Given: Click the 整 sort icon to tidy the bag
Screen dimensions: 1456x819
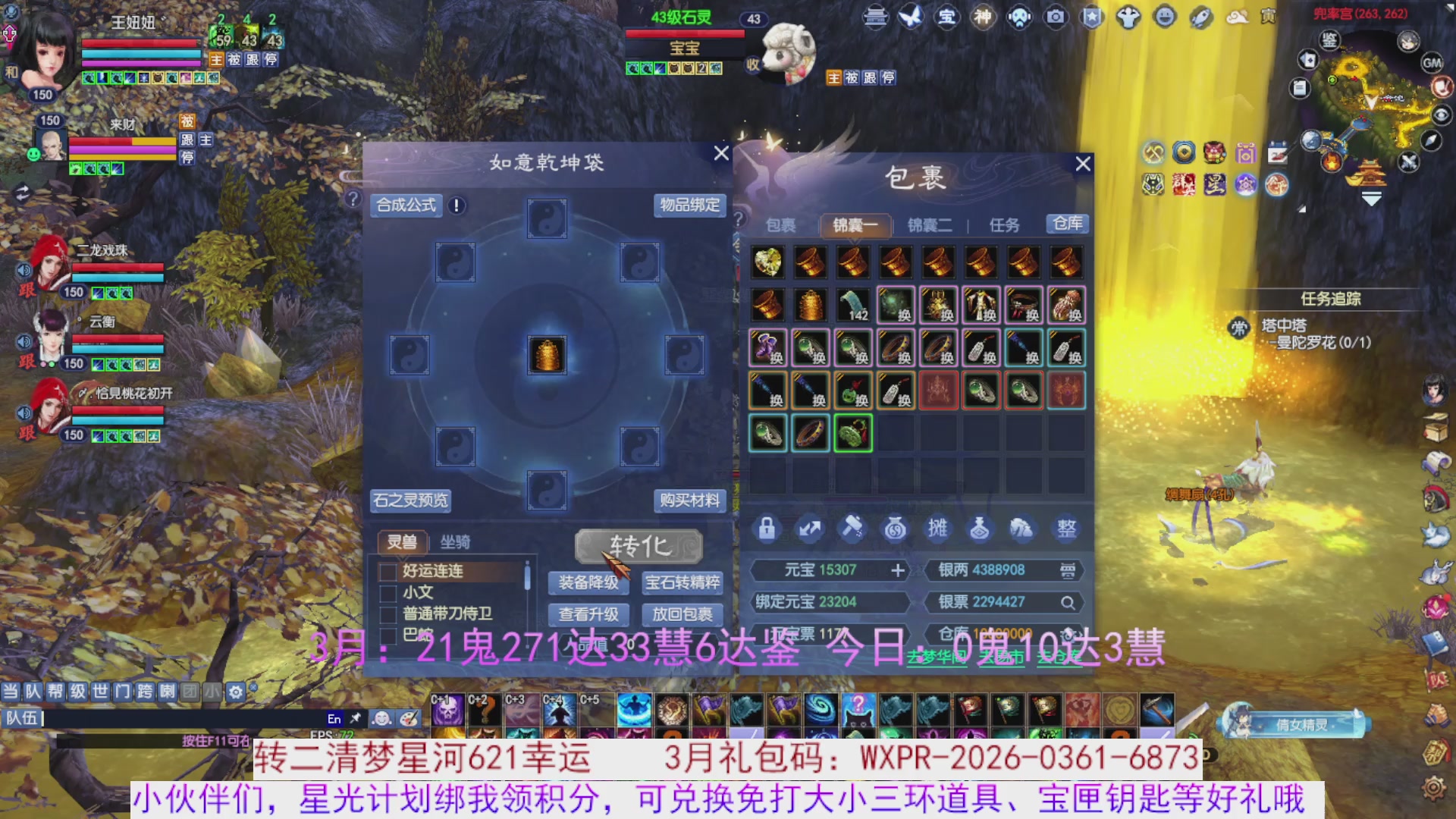Looking at the screenshot, I should point(1065,529).
